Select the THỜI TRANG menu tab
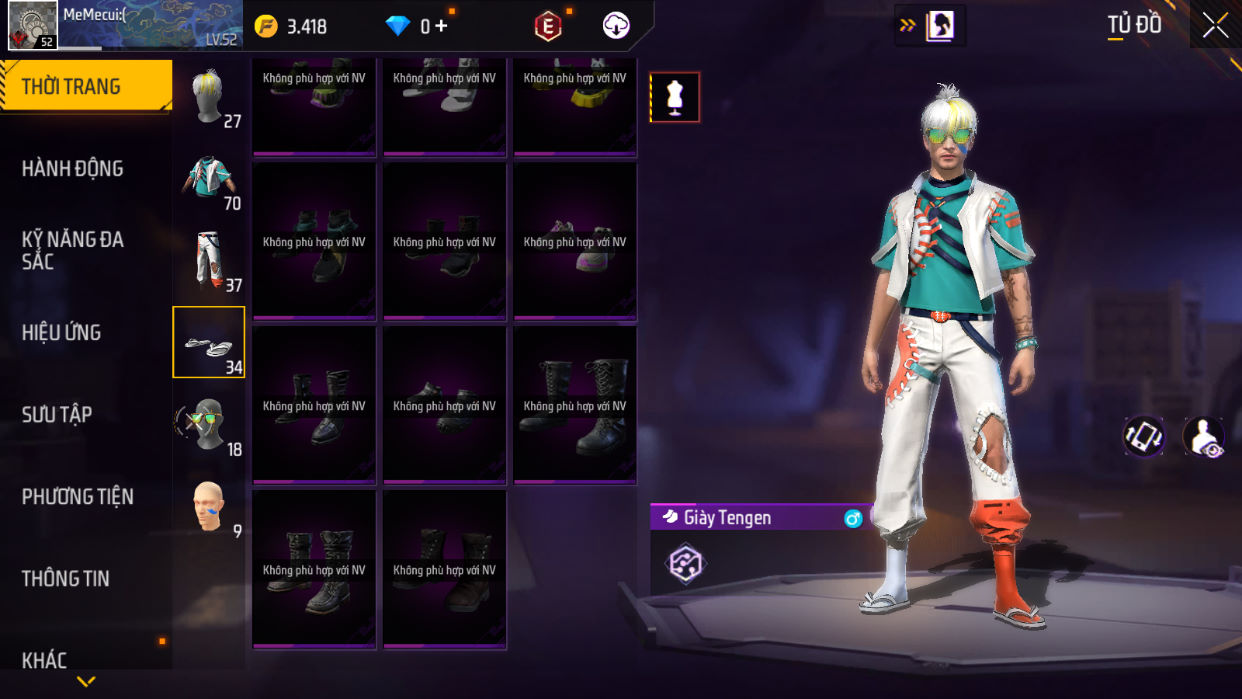 click(85, 86)
